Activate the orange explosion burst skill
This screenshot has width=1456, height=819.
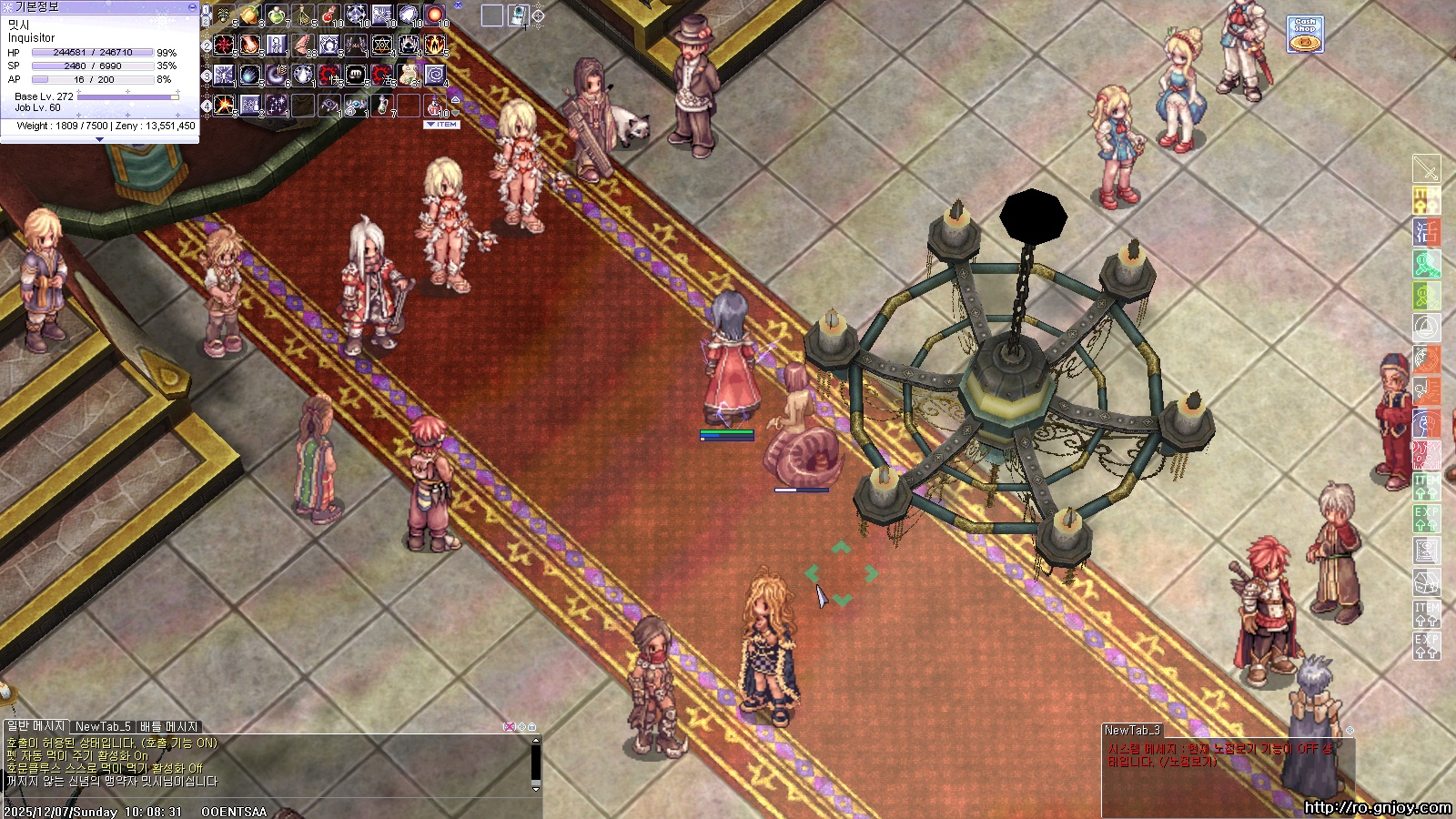coord(224,105)
